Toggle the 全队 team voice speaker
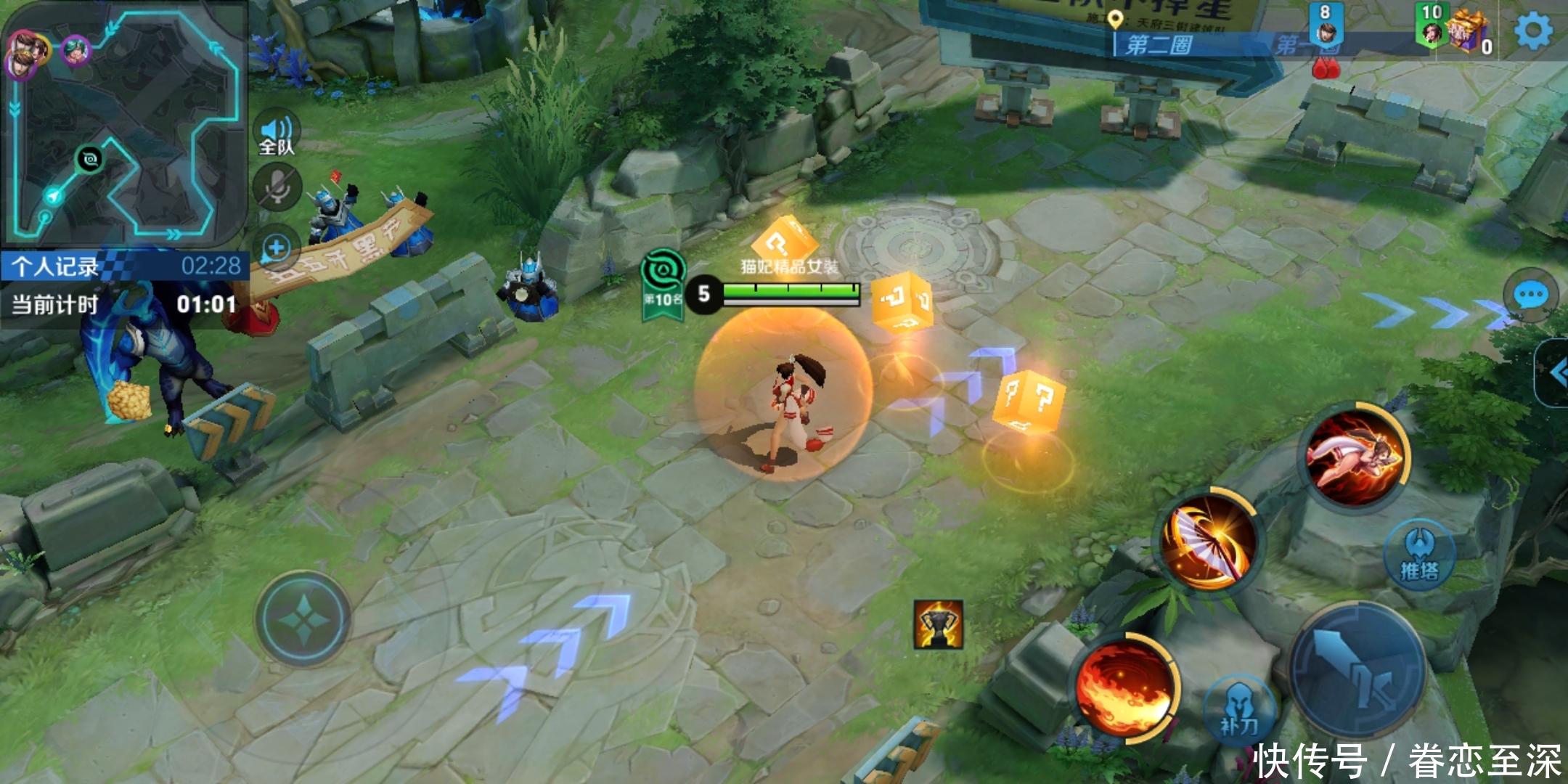This screenshot has width=1568, height=784. (277, 134)
